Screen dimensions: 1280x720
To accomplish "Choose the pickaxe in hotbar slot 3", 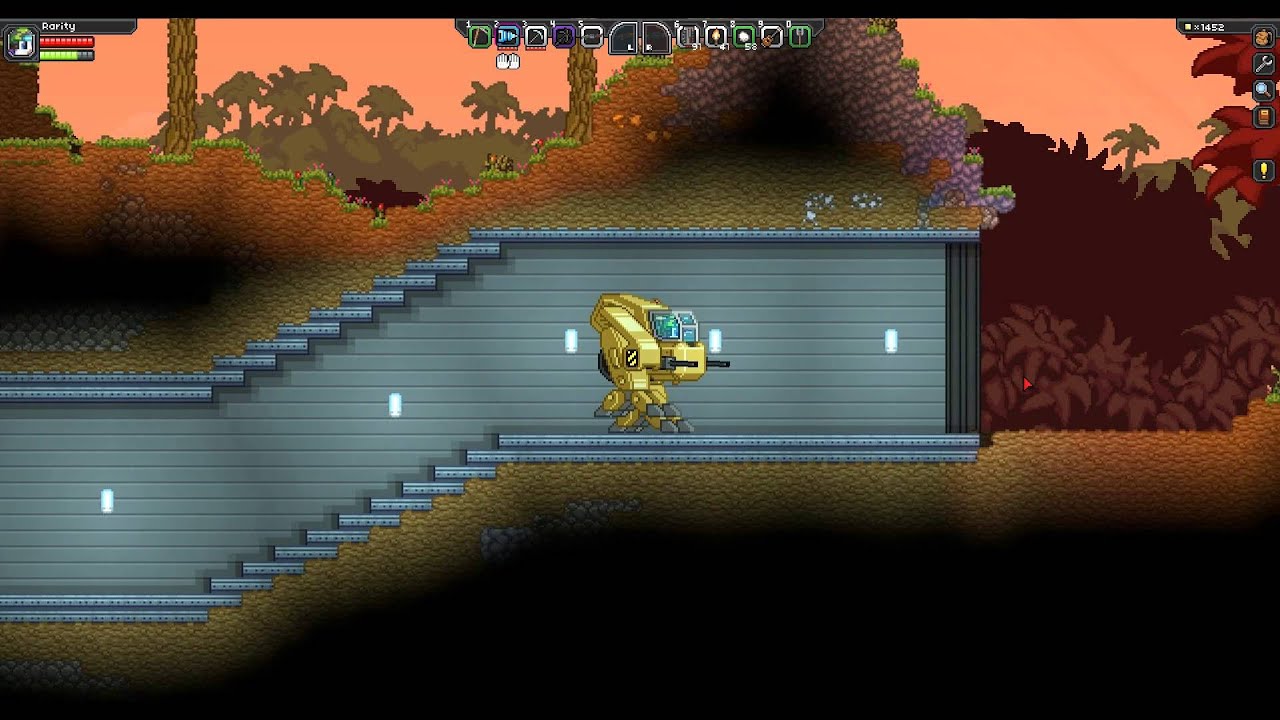I will pos(536,37).
